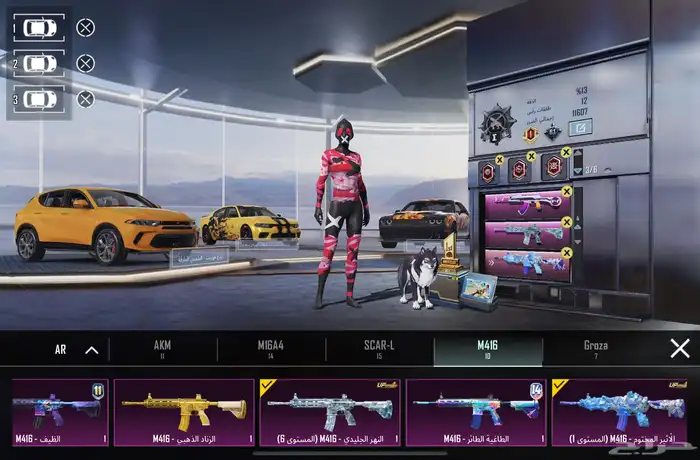Select the M416 weapon tab
The height and width of the screenshot is (460, 700).
pos(488,349)
